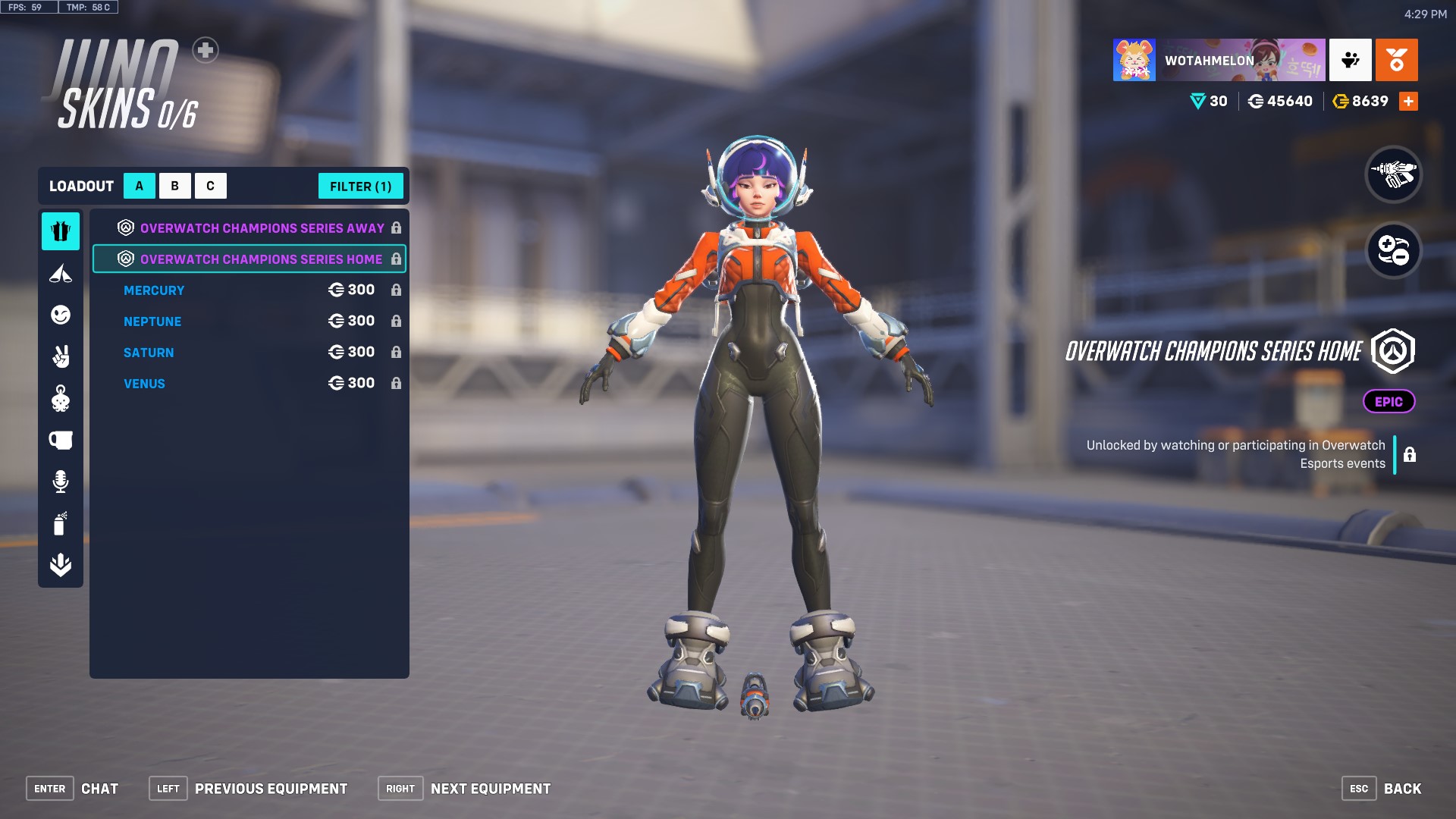
Task: Open the Emotes winking face icon
Action: [61, 315]
